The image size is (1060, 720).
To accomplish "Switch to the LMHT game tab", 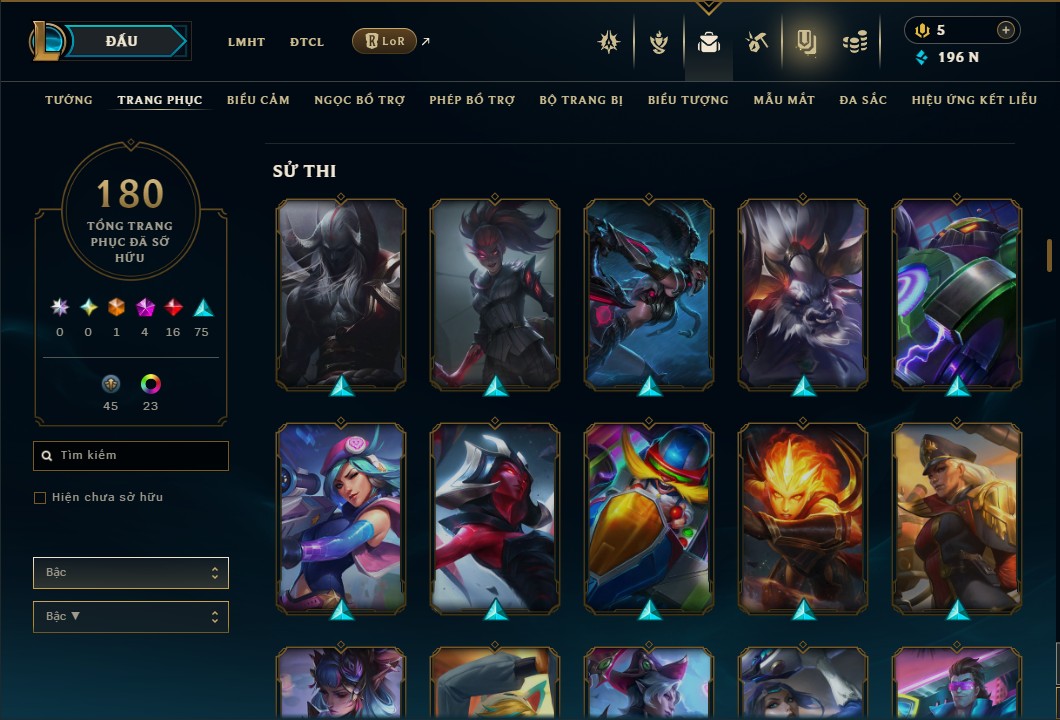I will (x=246, y=42).
